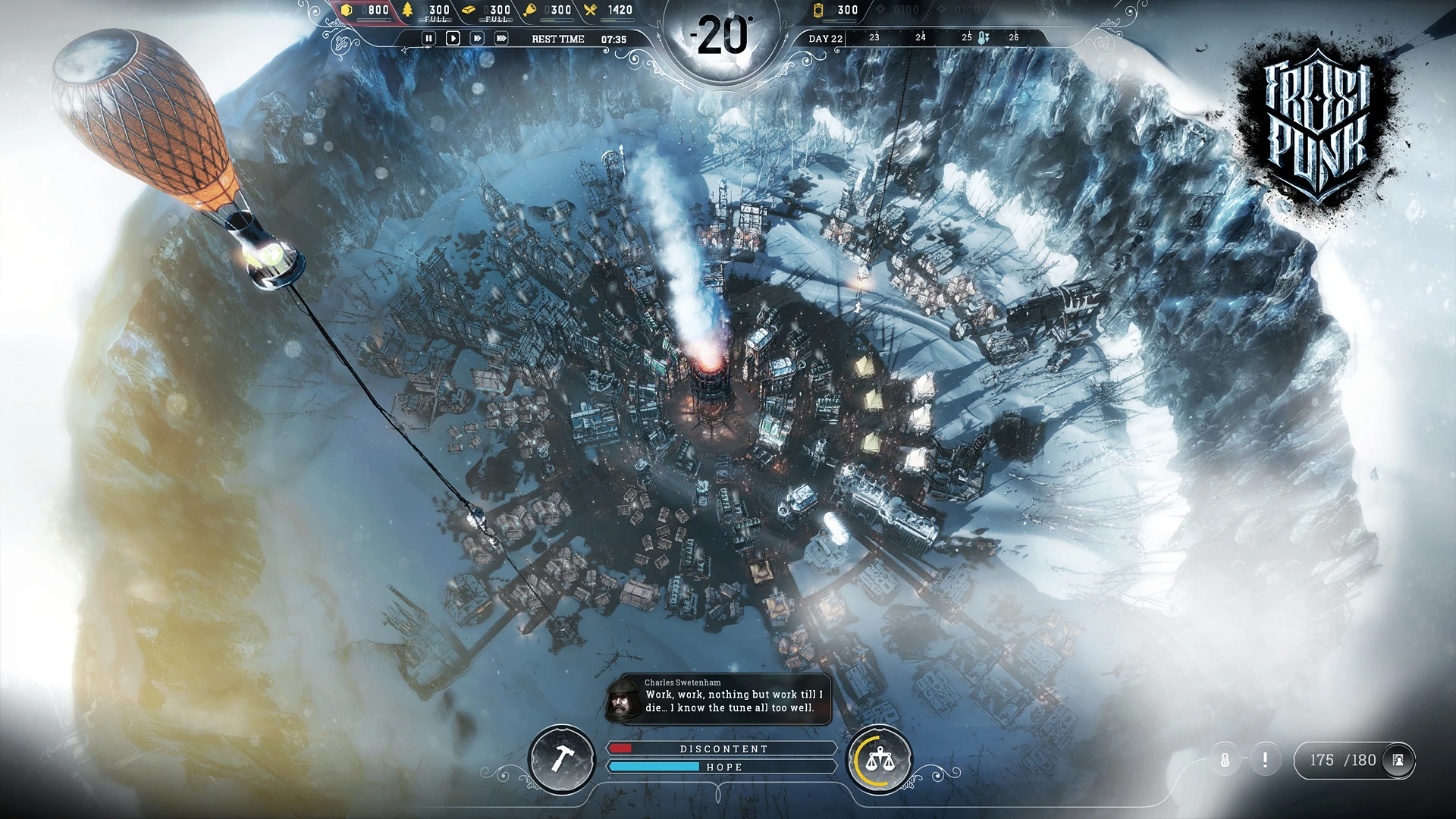Image resolution: width=1456 pixels, height=819 pixels.
Task: Open the build menu hammer icon
Action: point(562,759)
